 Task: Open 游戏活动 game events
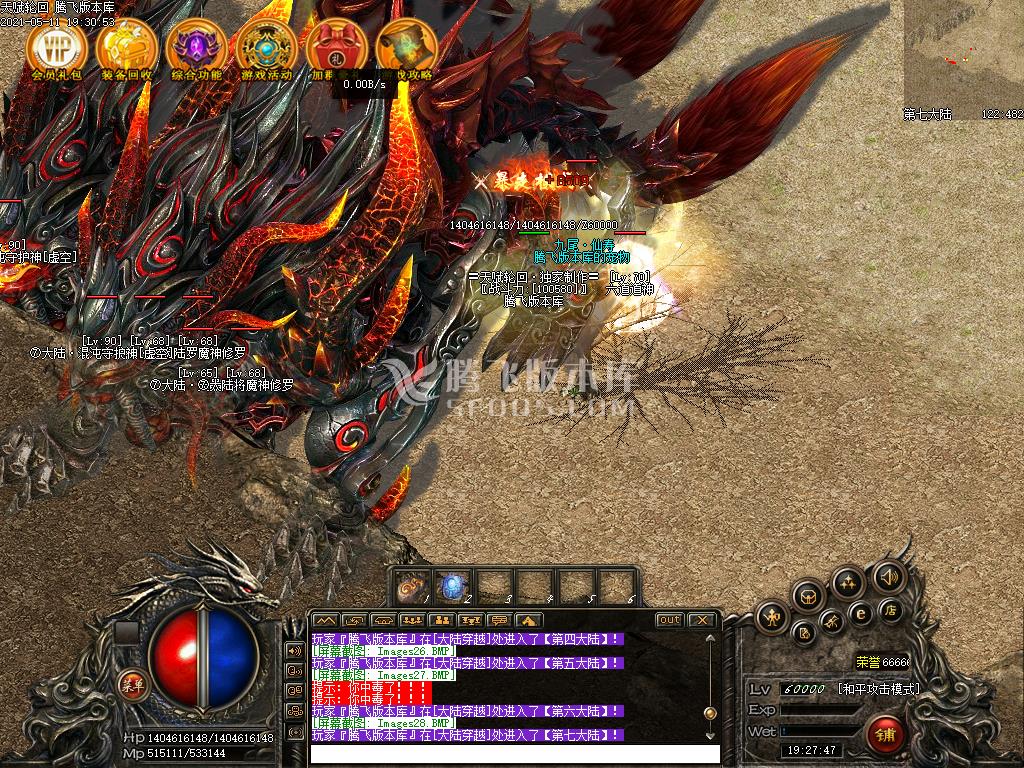(266, 46)
